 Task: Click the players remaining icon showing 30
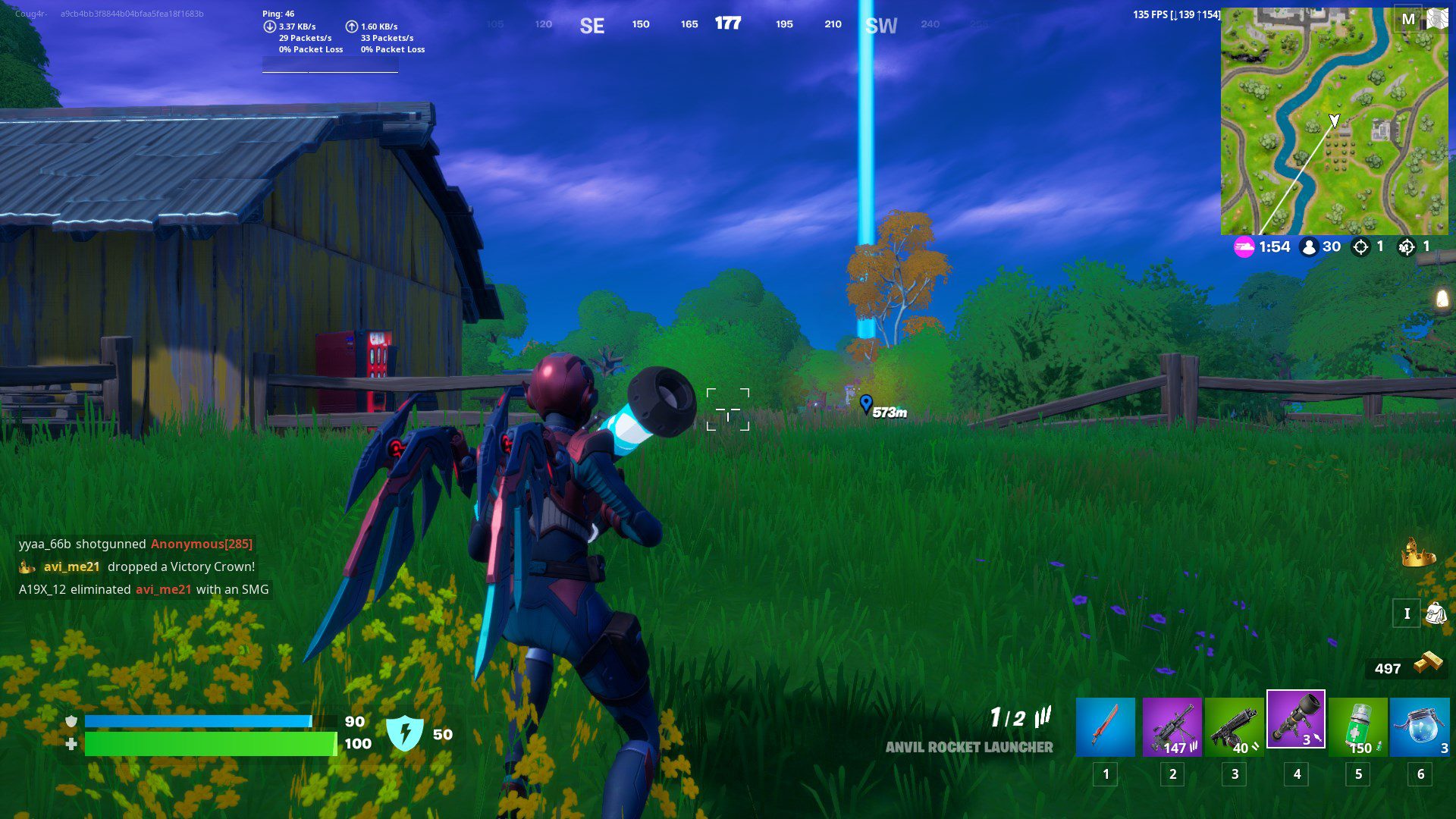(1308, 246)
